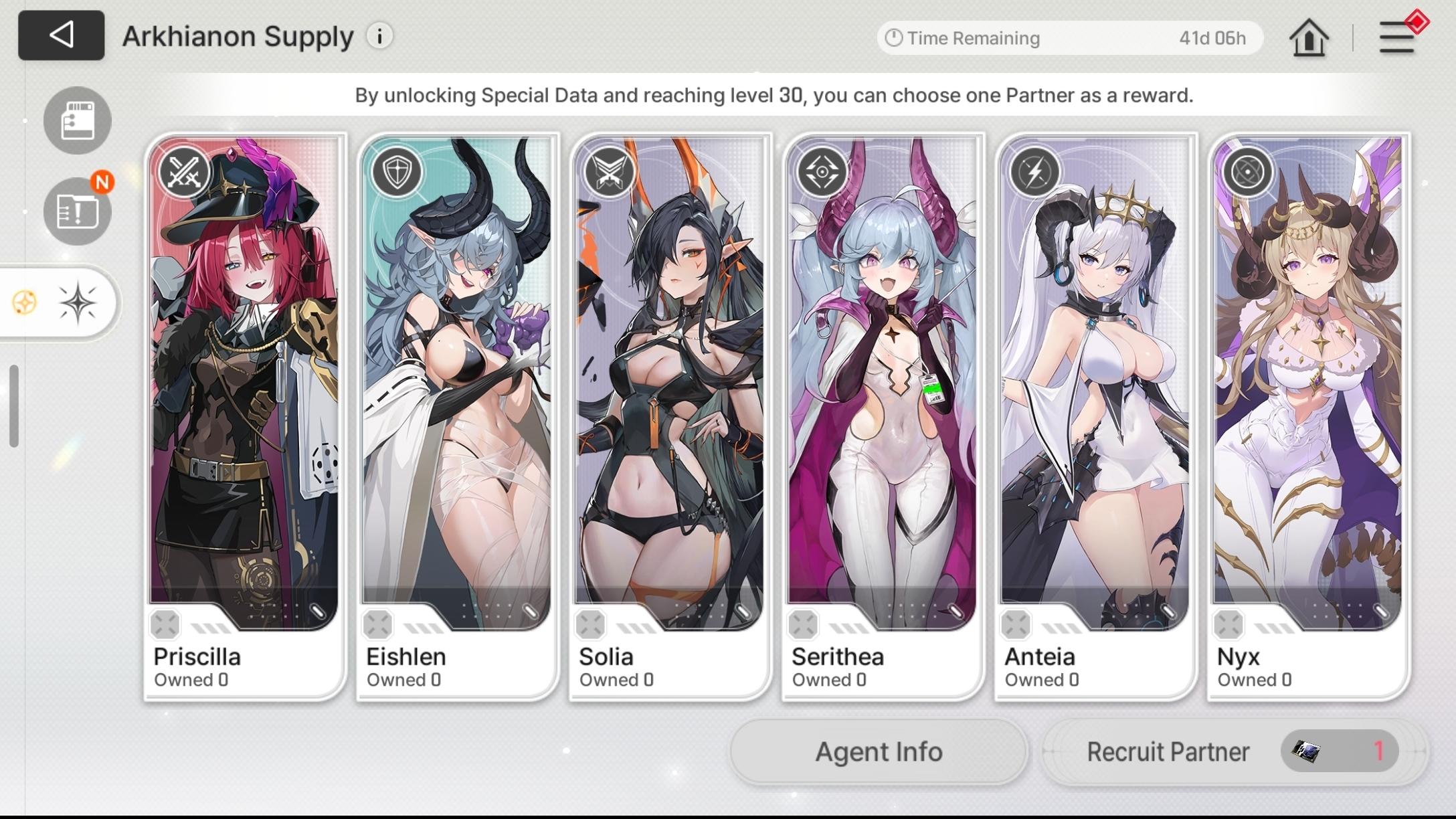Select the gold ring icon in left toggle
Image resolution: width=1456 pixels, height=819 pixels.
25,302
